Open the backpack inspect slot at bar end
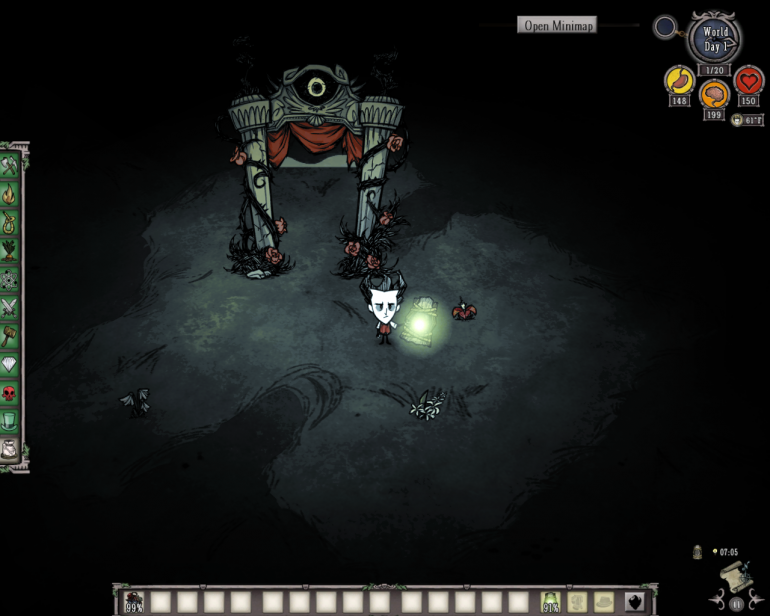770x616 pixels. [633, 602]
